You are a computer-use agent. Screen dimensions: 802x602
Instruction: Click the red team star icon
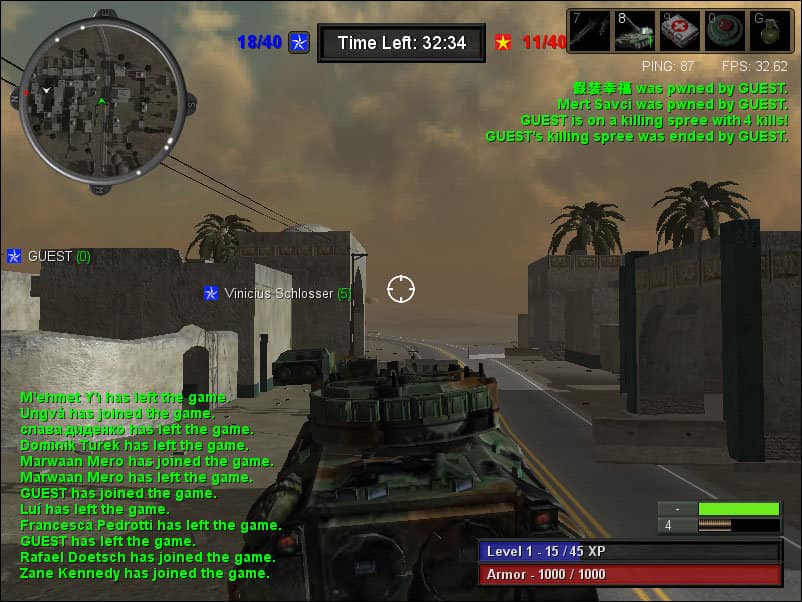coord(503,42)
